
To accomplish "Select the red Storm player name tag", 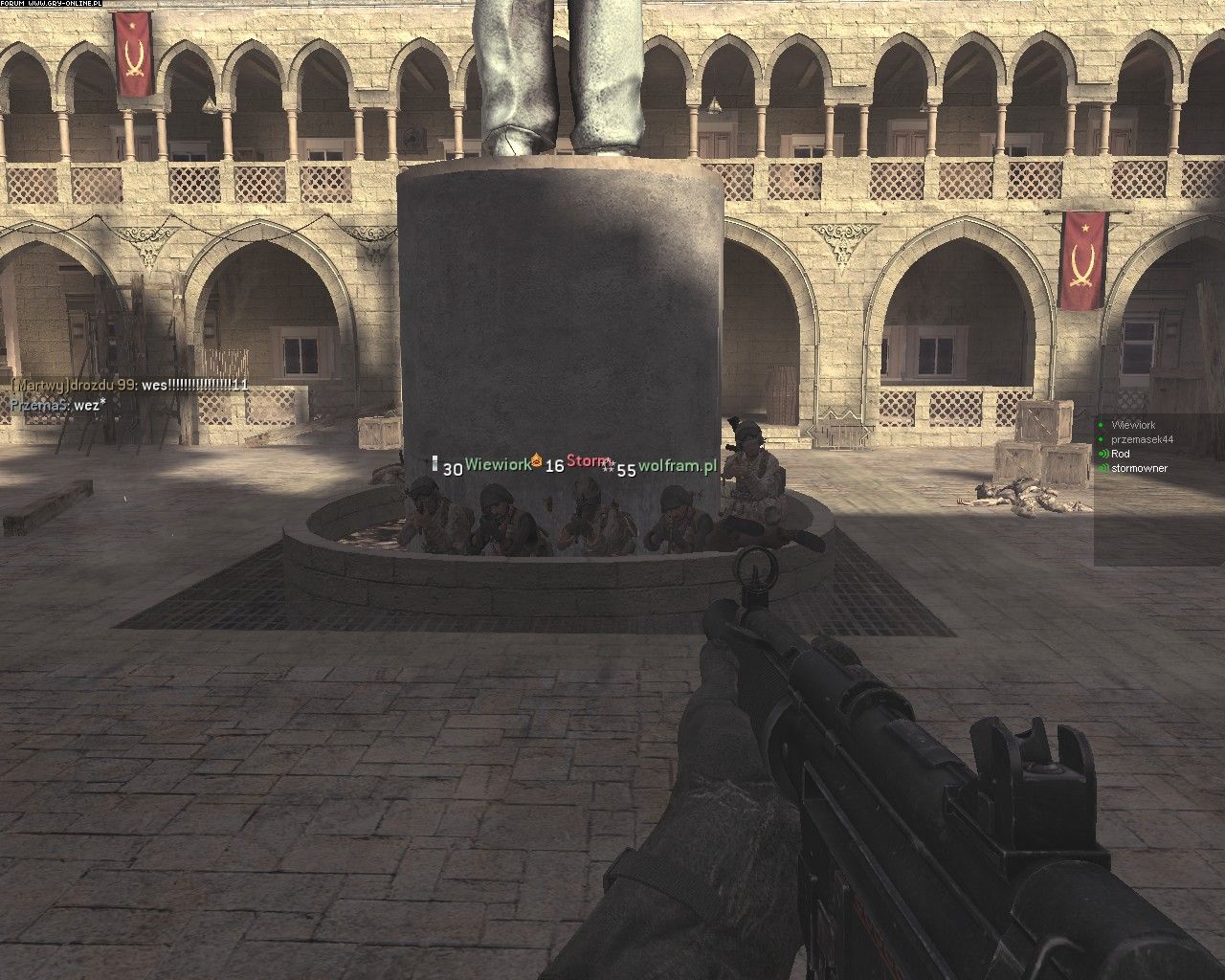I will point(589,460).
